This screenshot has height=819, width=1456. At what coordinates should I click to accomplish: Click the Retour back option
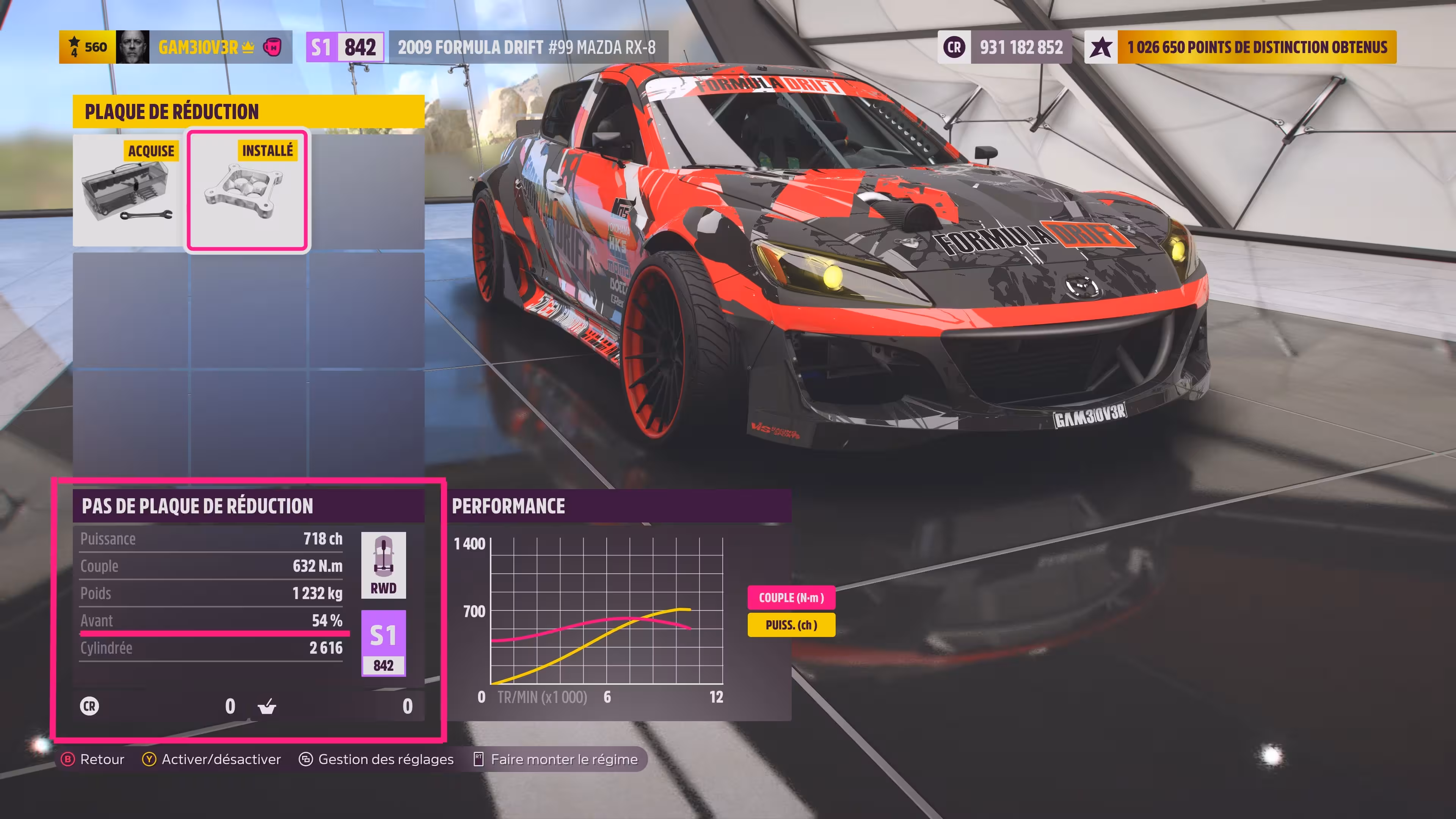(93, 759)
